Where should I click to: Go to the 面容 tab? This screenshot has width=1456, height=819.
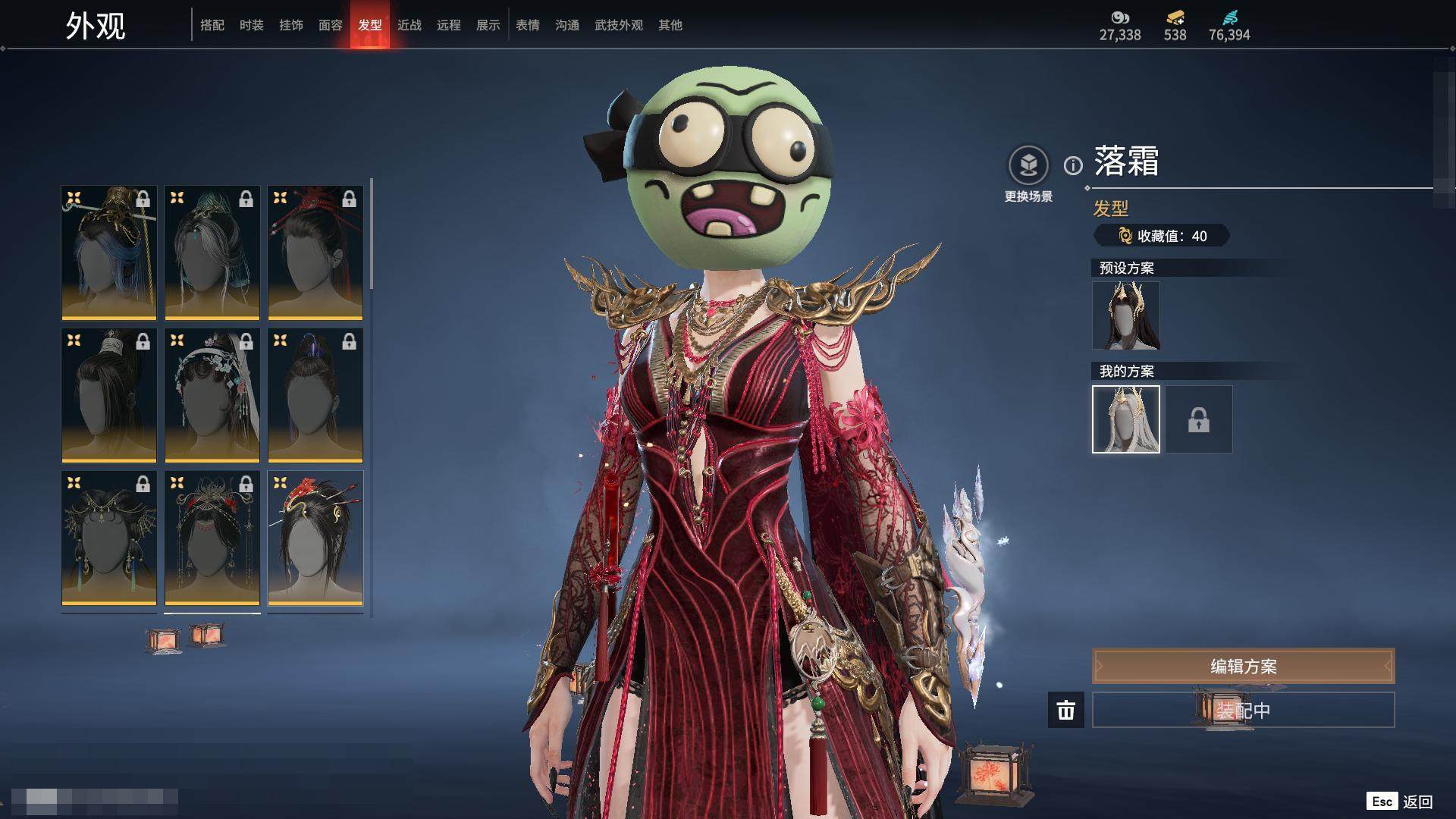pos(331,25)
